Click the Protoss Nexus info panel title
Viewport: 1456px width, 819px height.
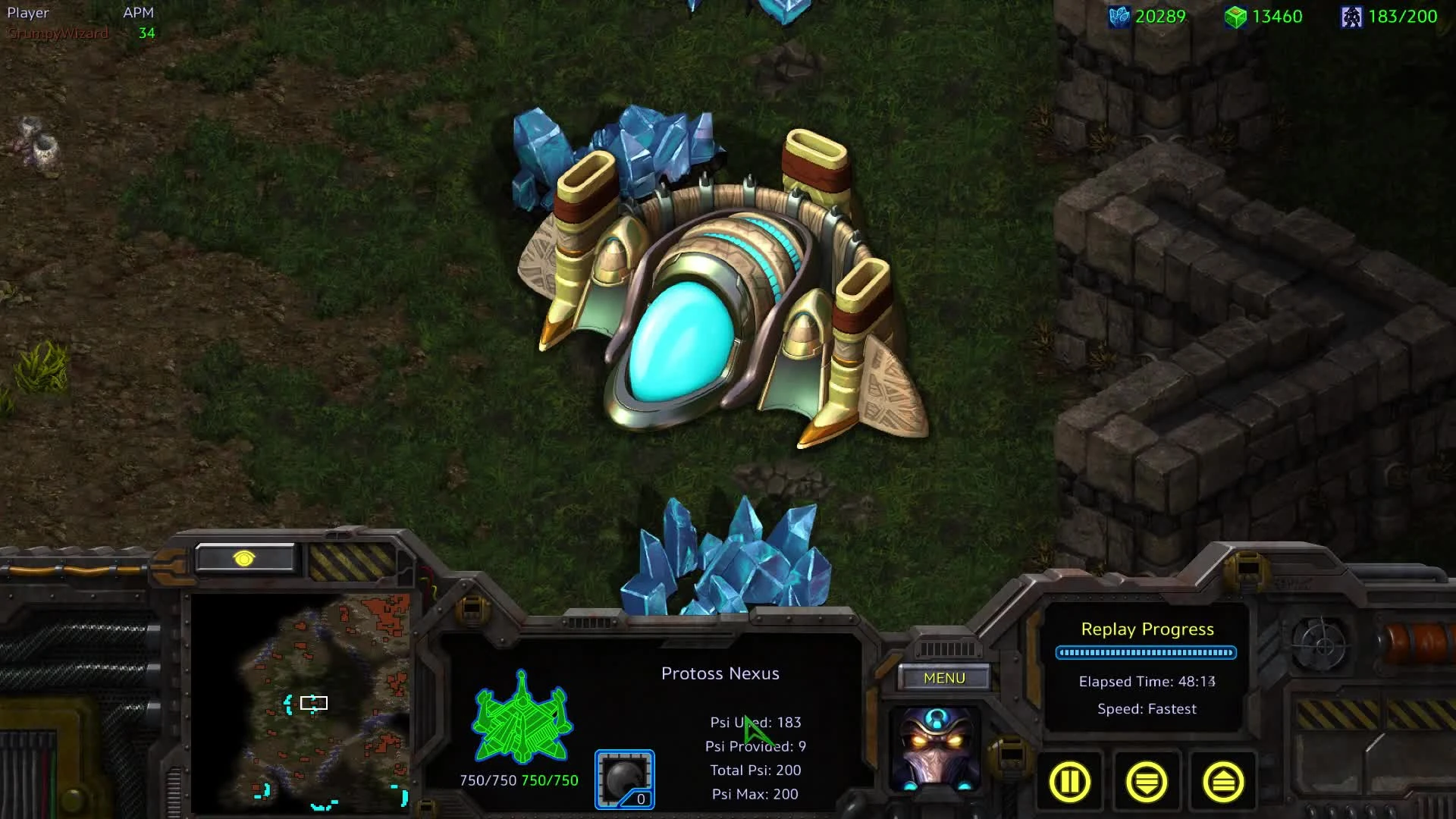(720, 673)
